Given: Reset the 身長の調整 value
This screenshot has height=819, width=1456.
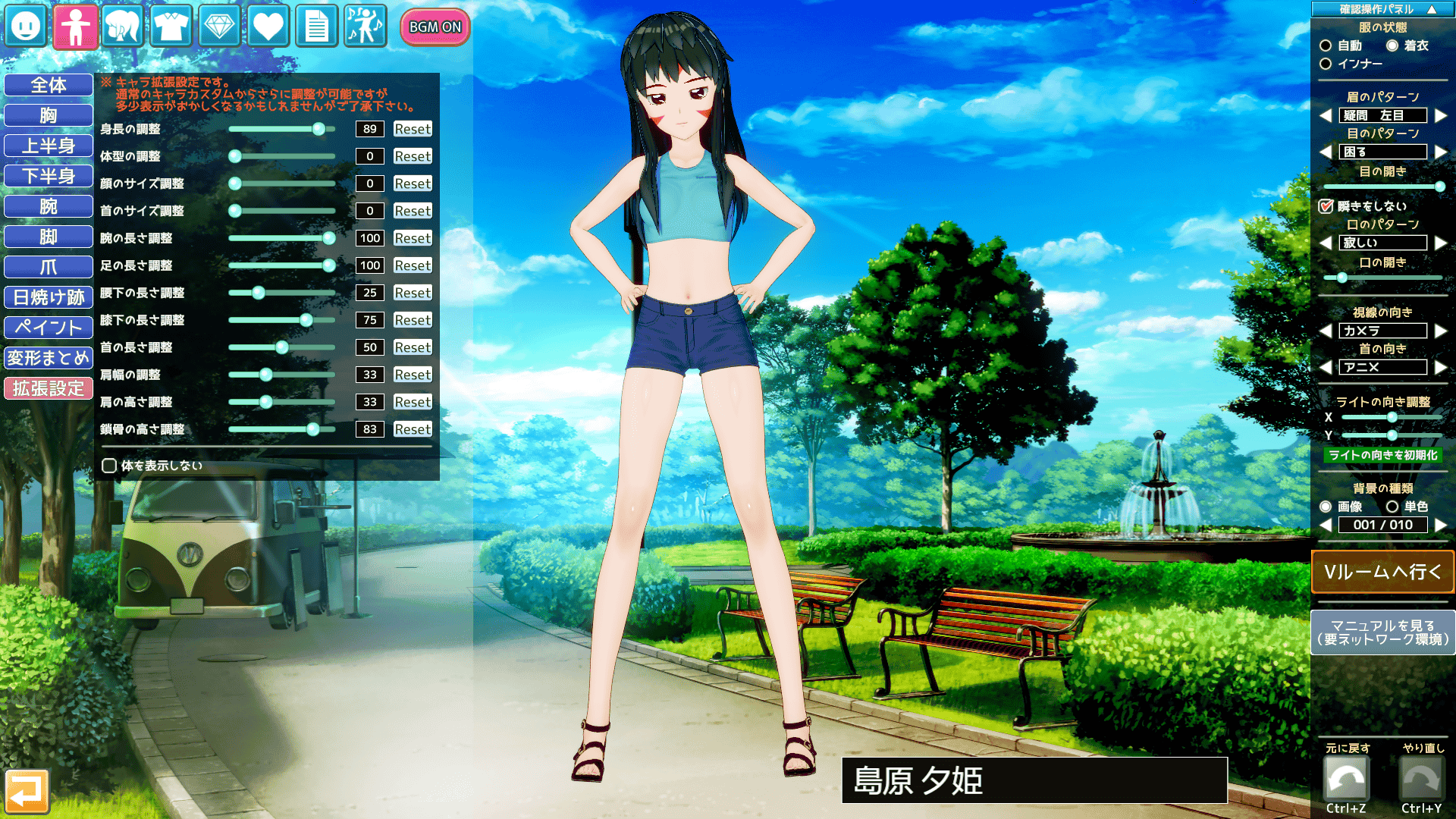Looking at the screenshot, I should 413,129.
